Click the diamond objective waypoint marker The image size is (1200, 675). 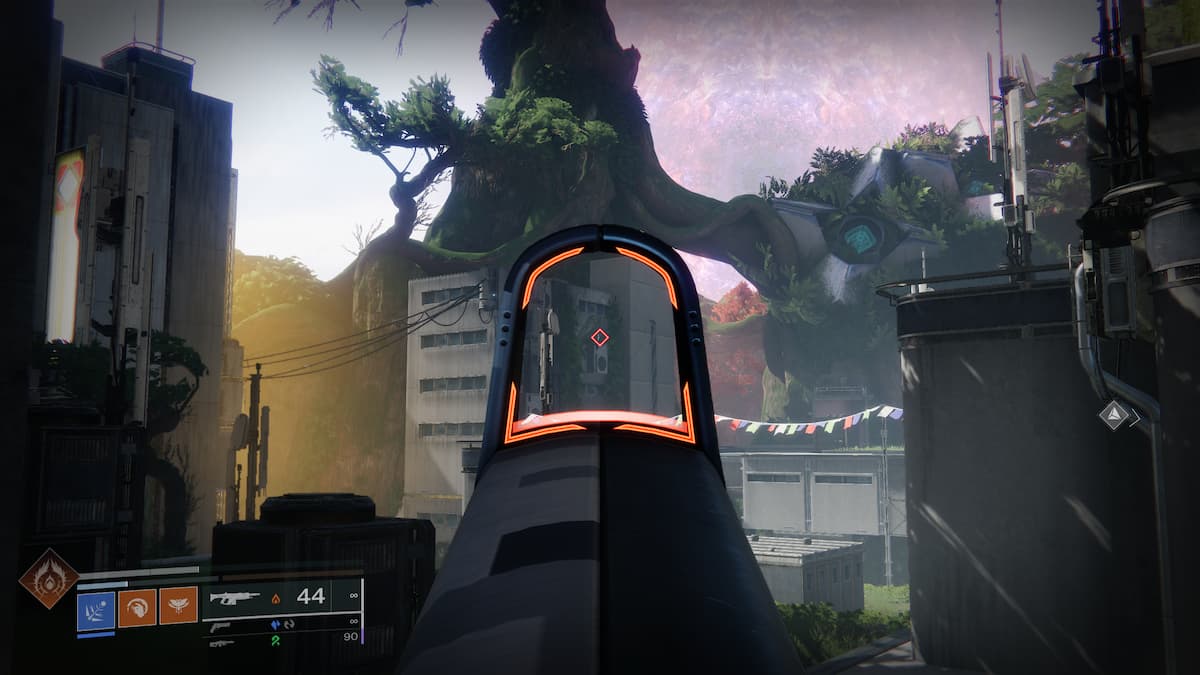[x=1114, y=414]
